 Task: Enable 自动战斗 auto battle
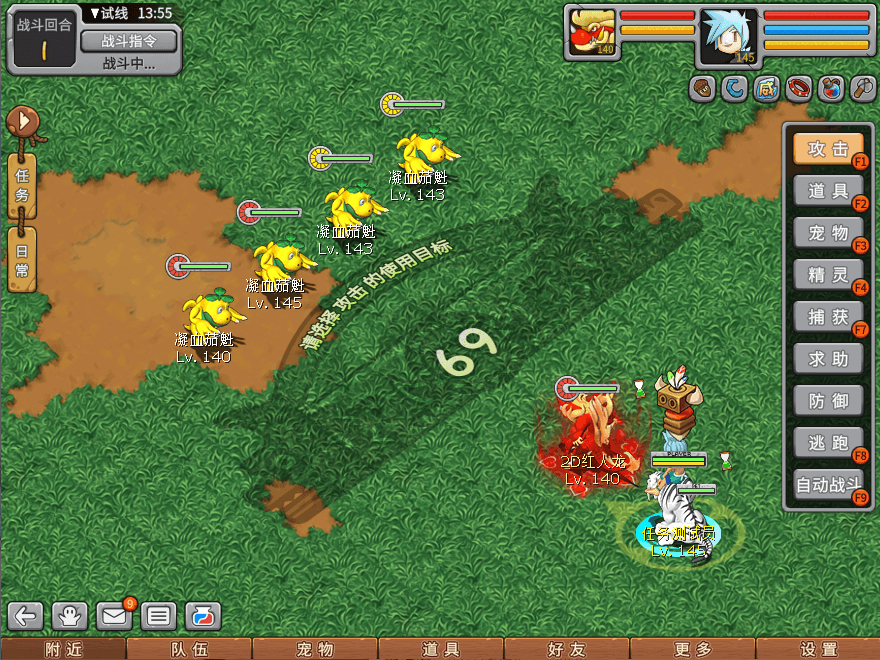pyautogui.click(x=828, y=486)
